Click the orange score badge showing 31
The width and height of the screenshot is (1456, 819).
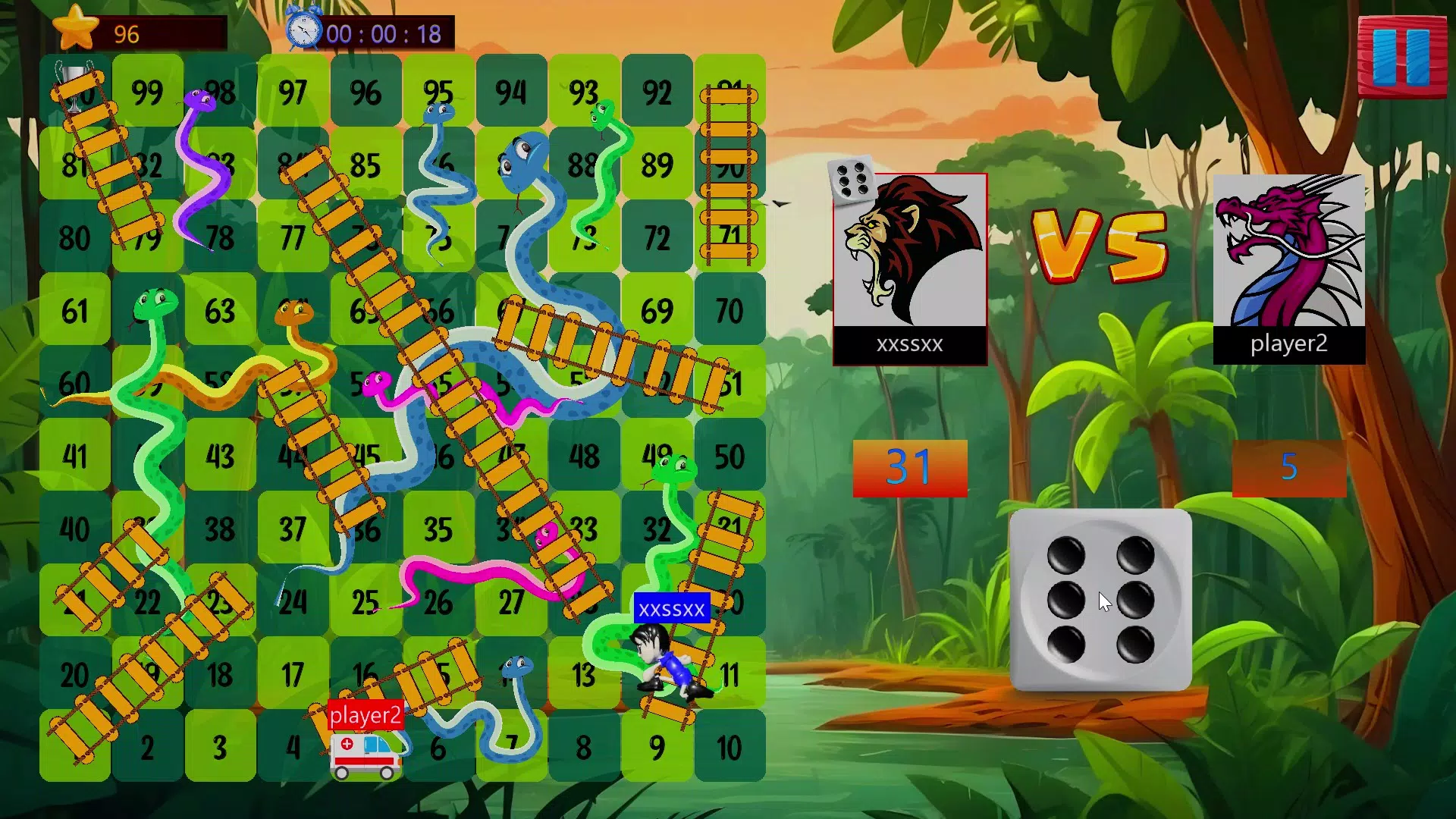[x=909, y=467]
